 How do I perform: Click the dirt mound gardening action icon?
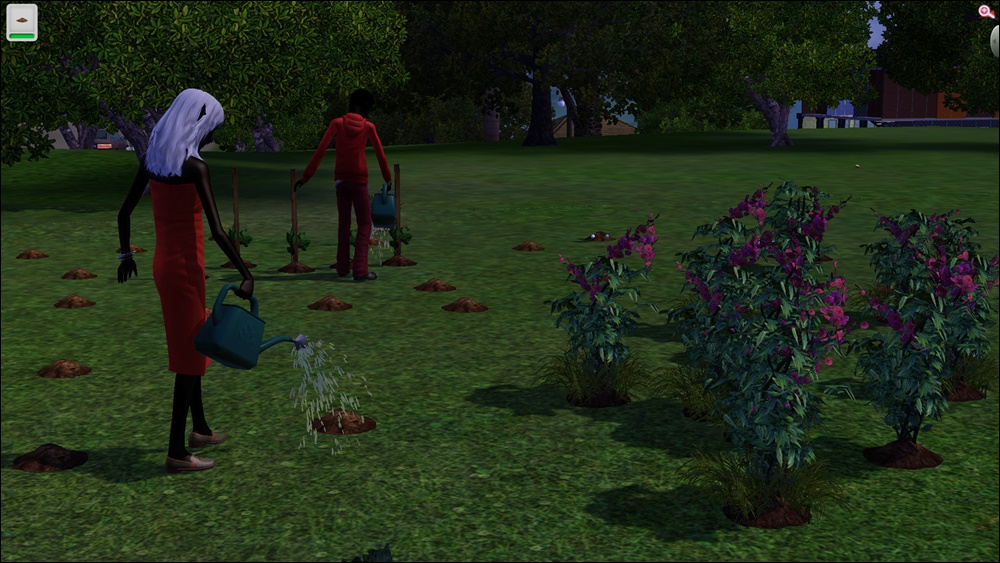22,22
